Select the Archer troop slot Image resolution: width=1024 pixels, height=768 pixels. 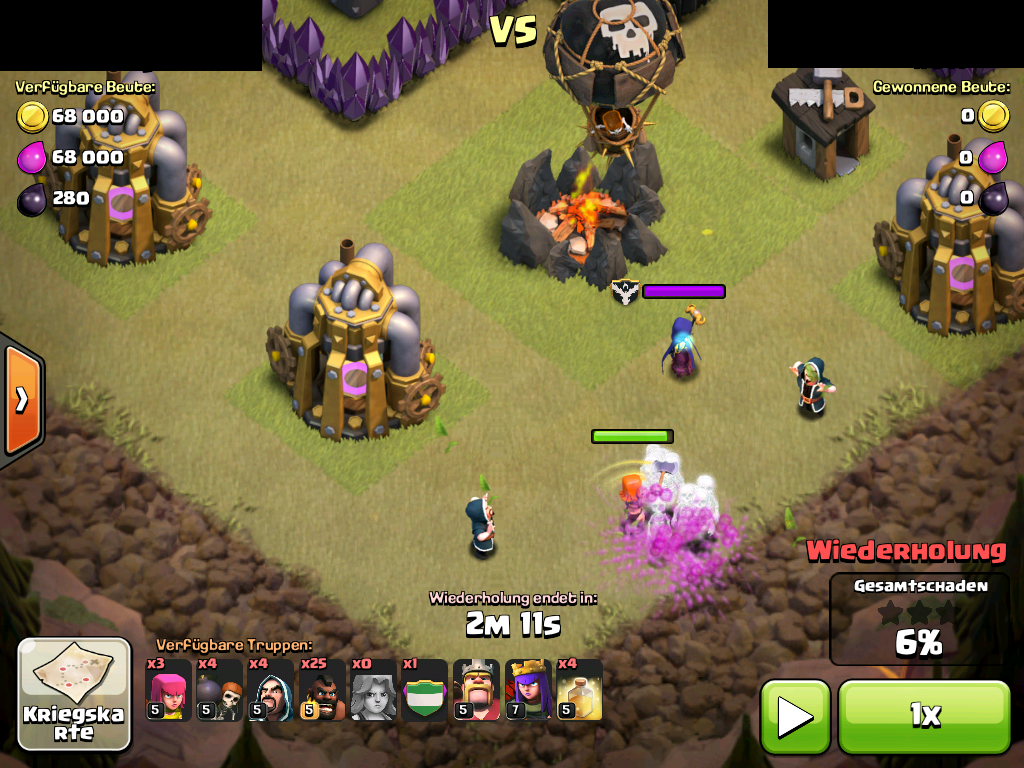(x=168, y=690)
